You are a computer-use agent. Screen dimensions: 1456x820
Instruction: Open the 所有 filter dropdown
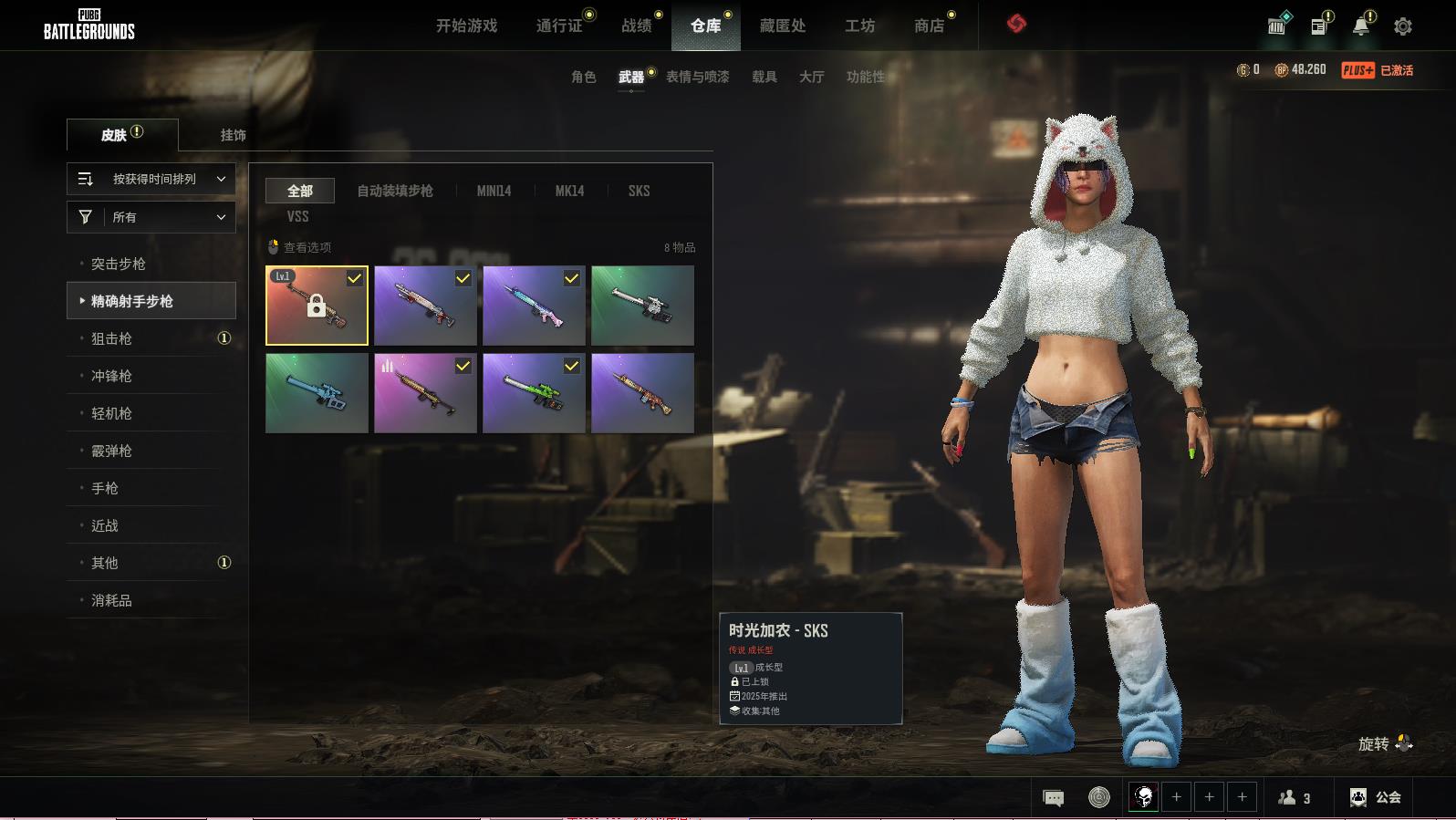(x=151, y=217)
